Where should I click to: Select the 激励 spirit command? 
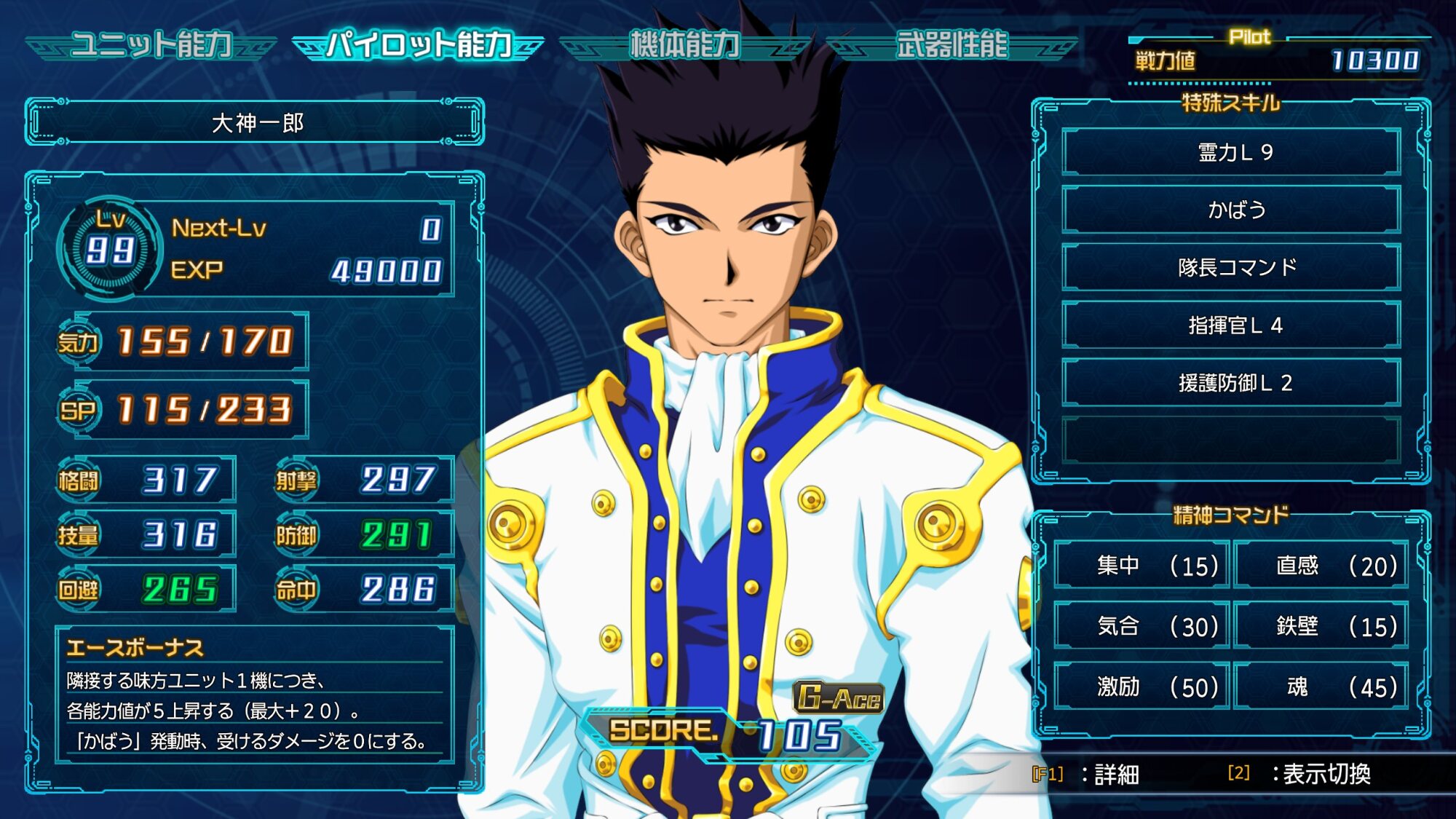(1142, 686)
